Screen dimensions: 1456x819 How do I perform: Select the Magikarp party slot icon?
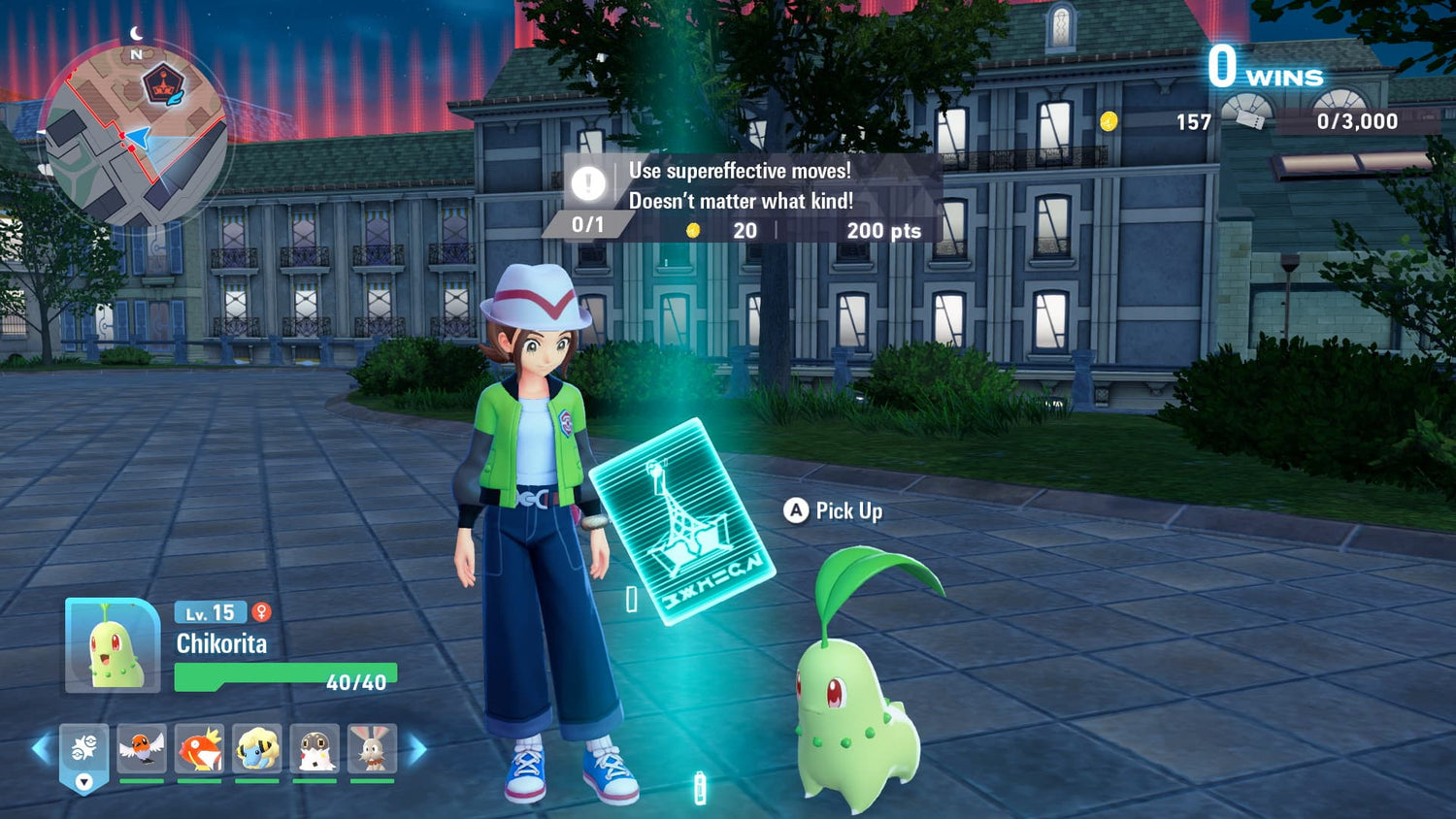click(200, 747)
